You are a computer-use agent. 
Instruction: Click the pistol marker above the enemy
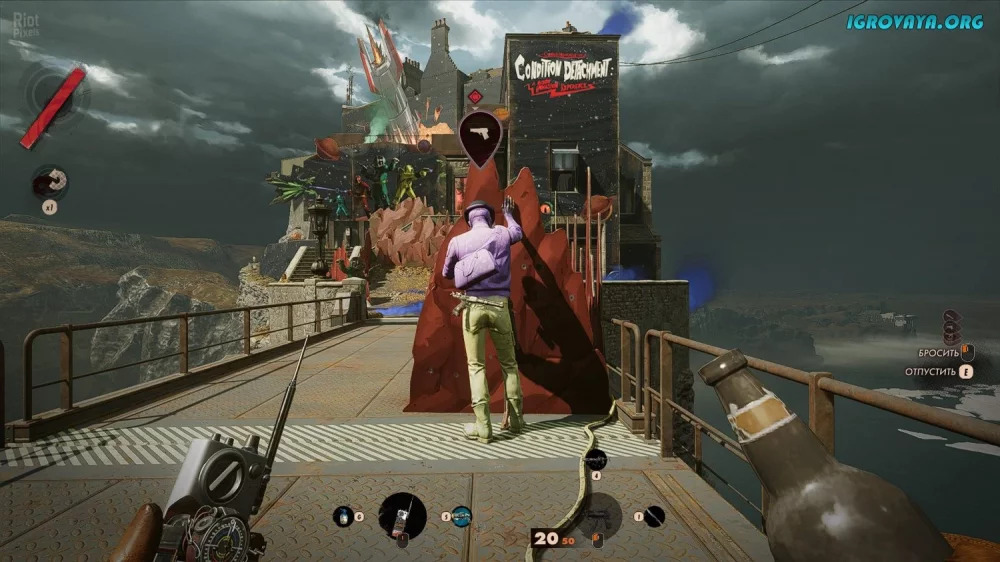coord(480,134)
